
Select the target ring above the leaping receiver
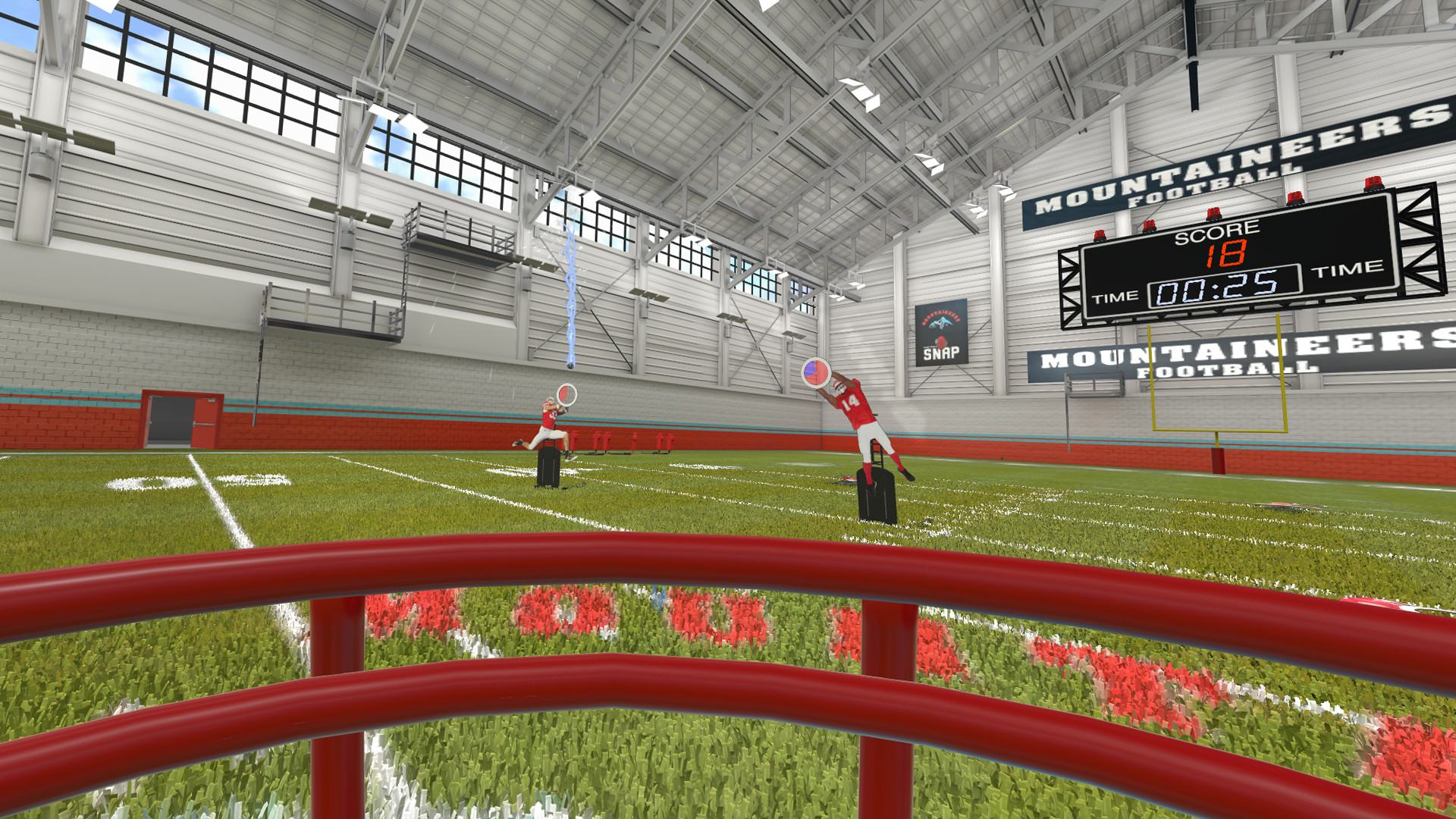click(x=566, y=394)
